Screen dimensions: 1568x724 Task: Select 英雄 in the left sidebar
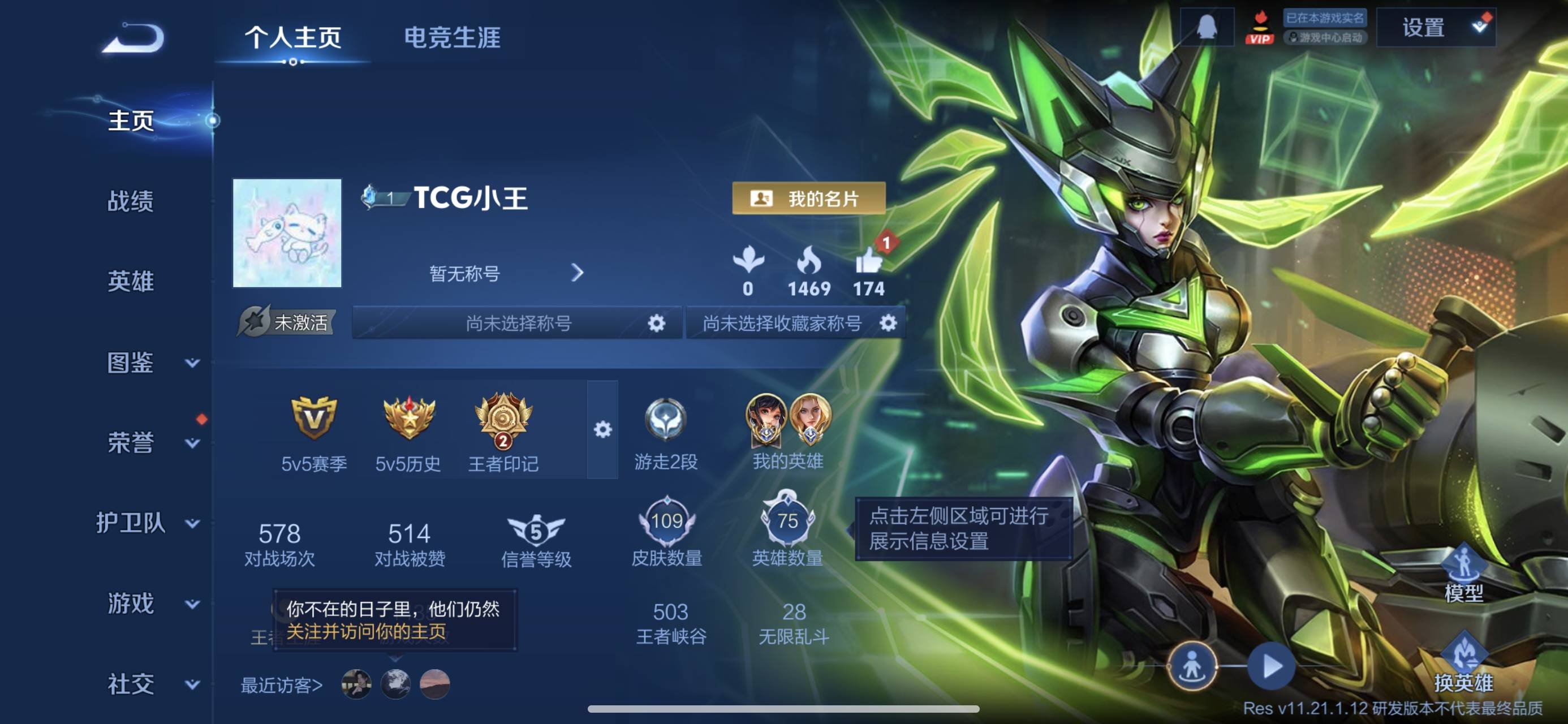130,281
